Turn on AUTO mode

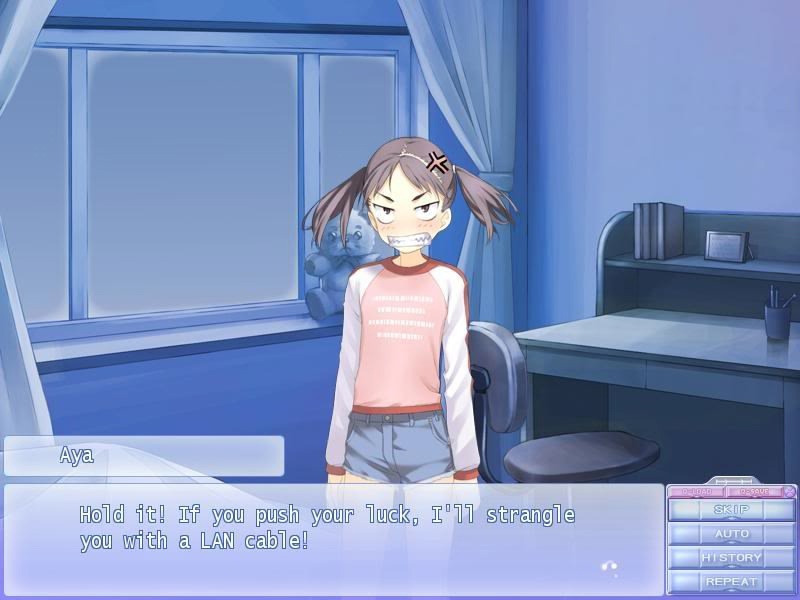click(x=731, y=534)
